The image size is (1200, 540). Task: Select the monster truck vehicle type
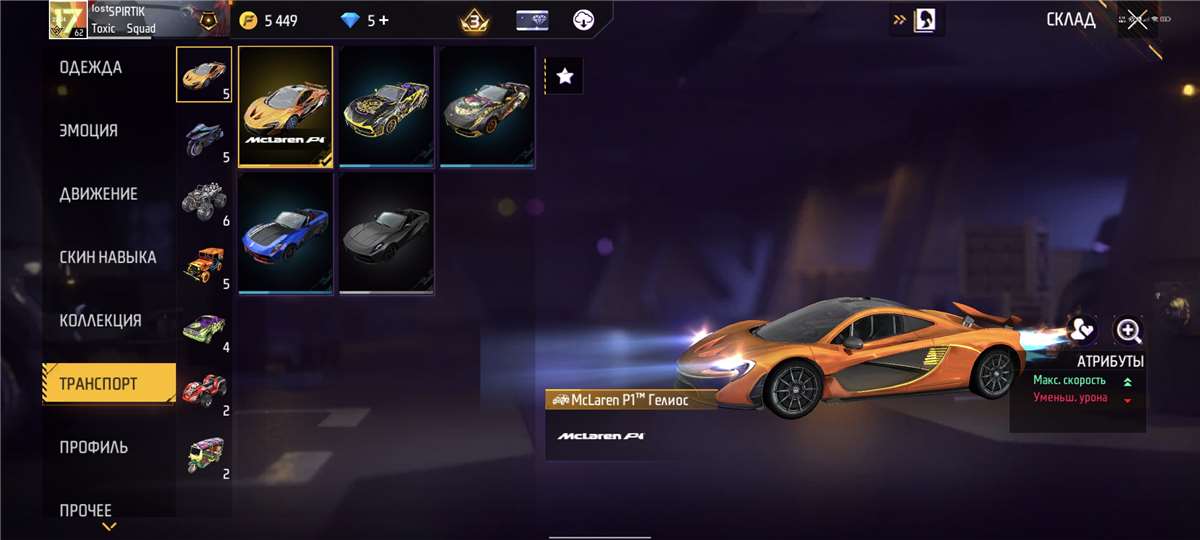pyautogui.click(x=204, y=202)
